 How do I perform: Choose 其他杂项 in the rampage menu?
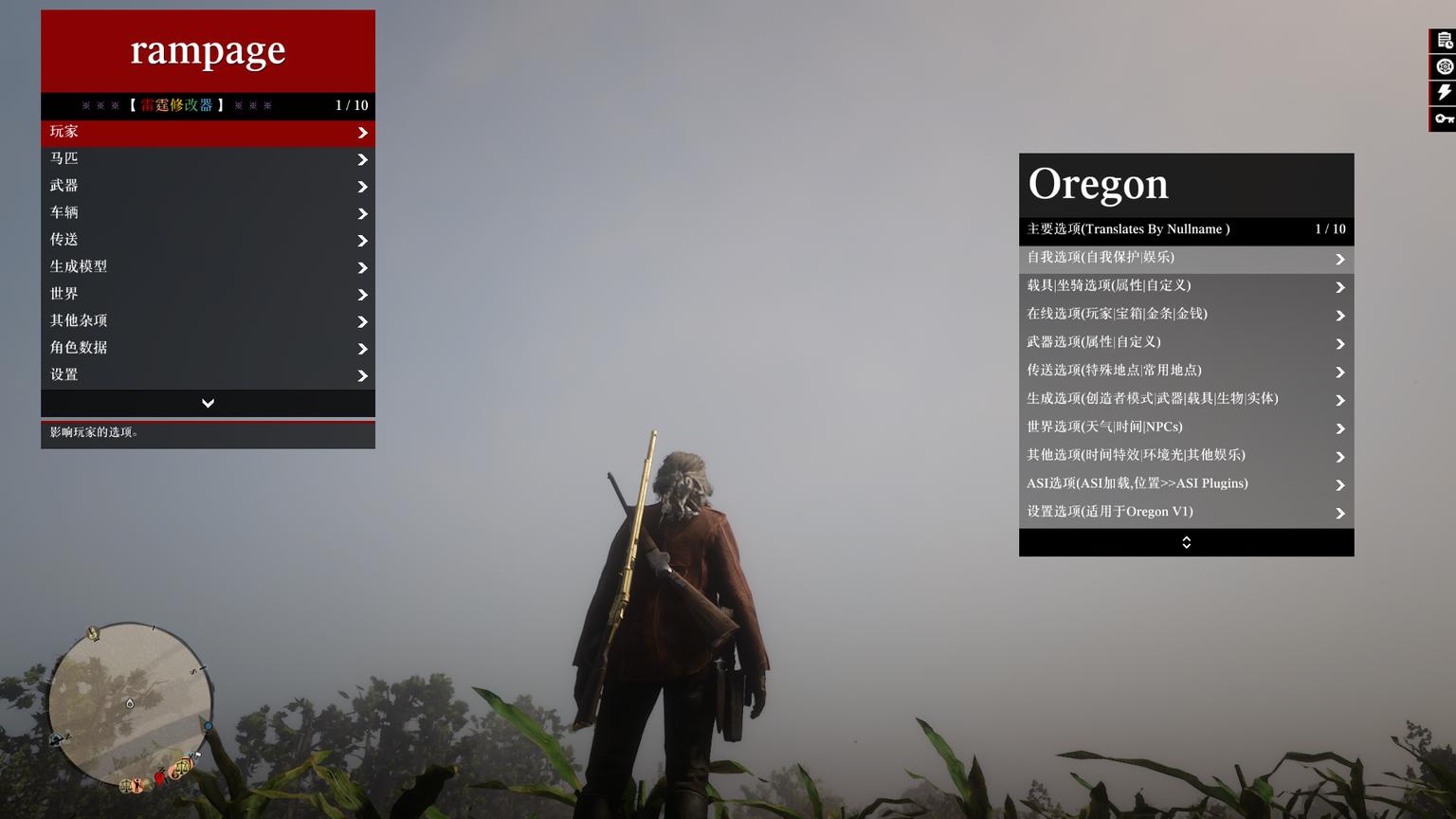point(208,321)
